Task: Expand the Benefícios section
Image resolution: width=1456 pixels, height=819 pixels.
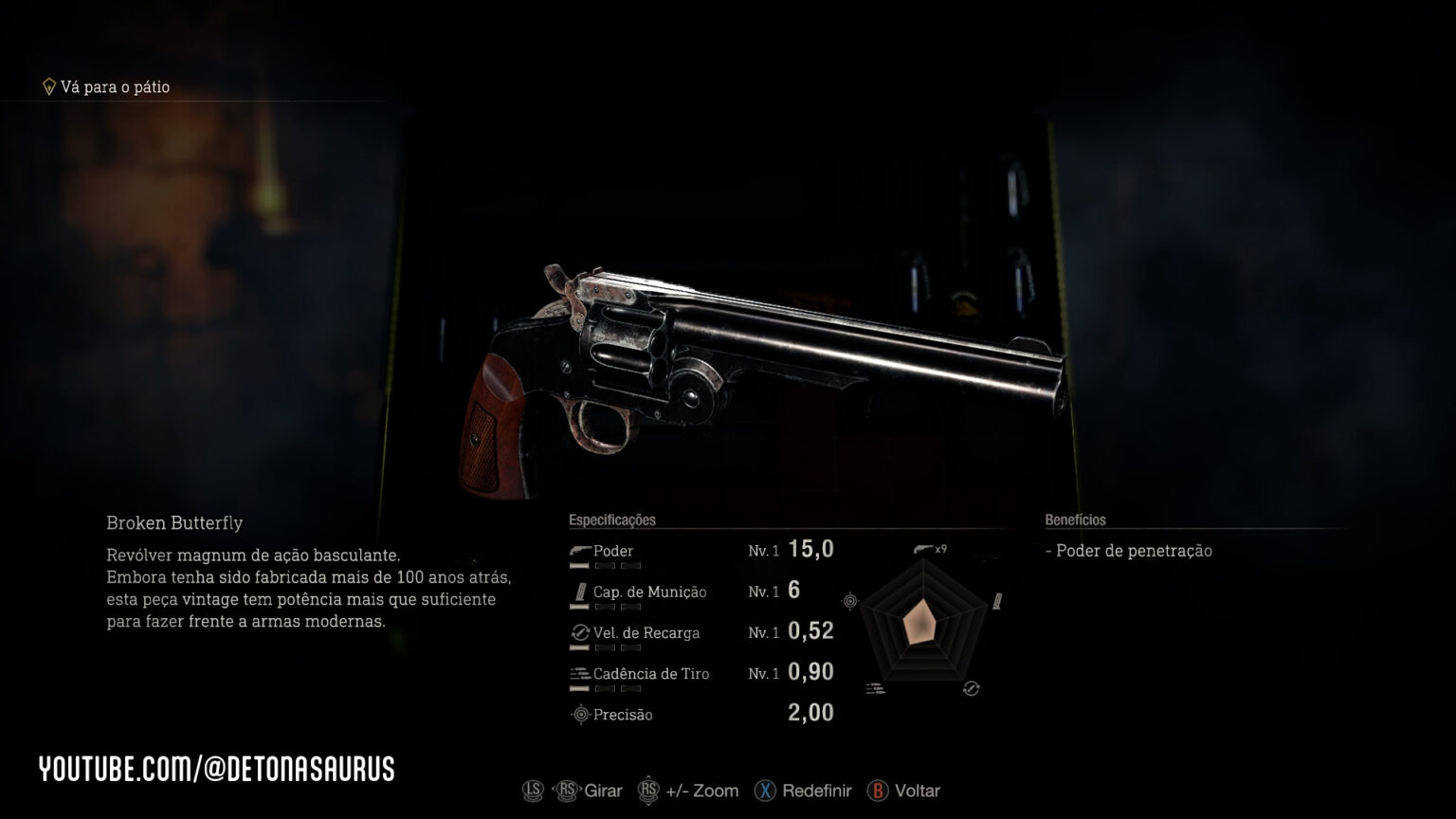Action: point(1076,519)
